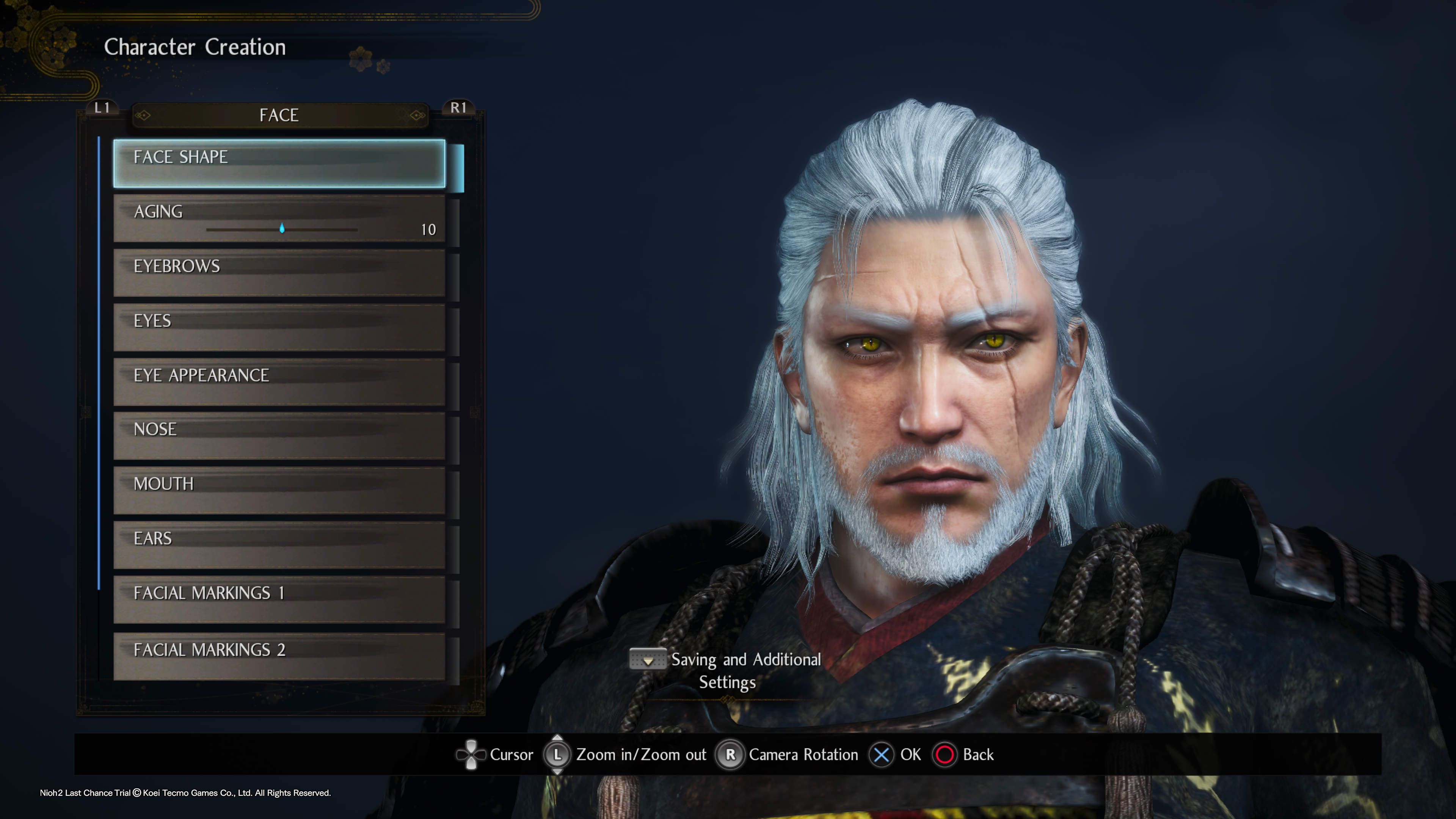Open Eye Appearance settings
The height and width of the screenshot is (819, 1456).
[279, 381]
